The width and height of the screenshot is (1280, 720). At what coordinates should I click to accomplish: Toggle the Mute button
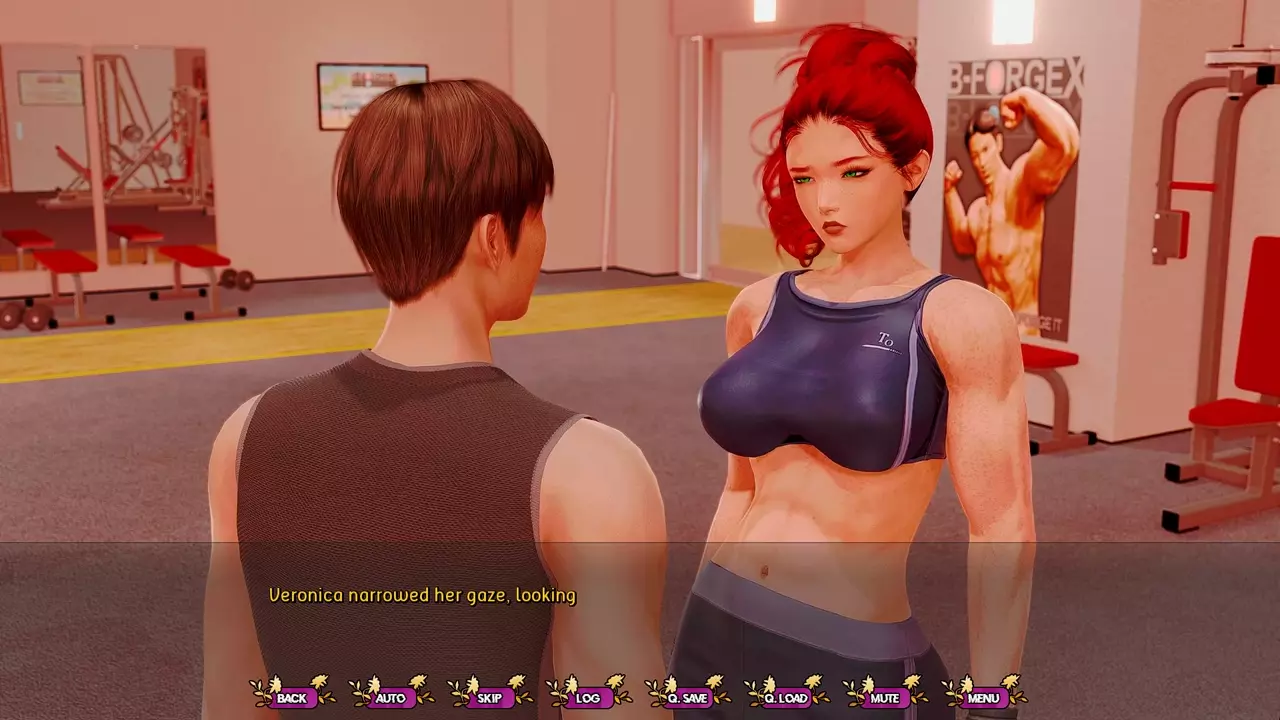coord(885,698)
